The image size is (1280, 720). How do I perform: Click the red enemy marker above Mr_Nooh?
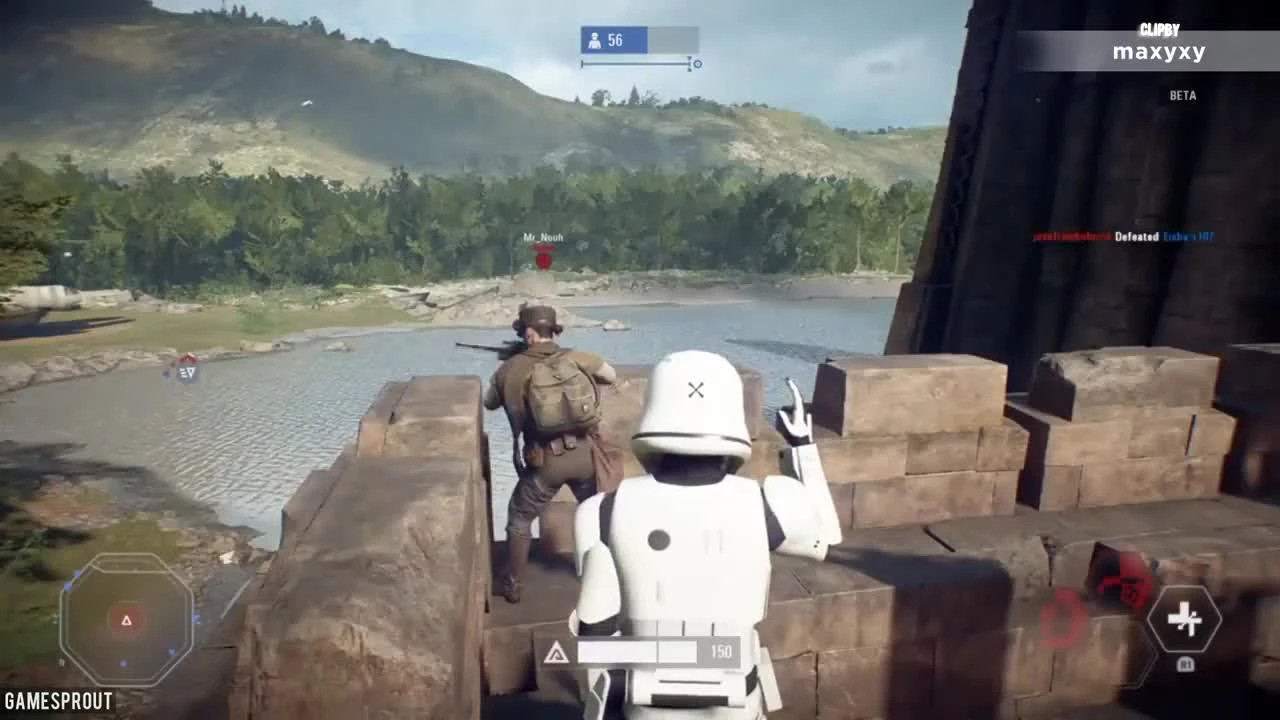[543, 258]
